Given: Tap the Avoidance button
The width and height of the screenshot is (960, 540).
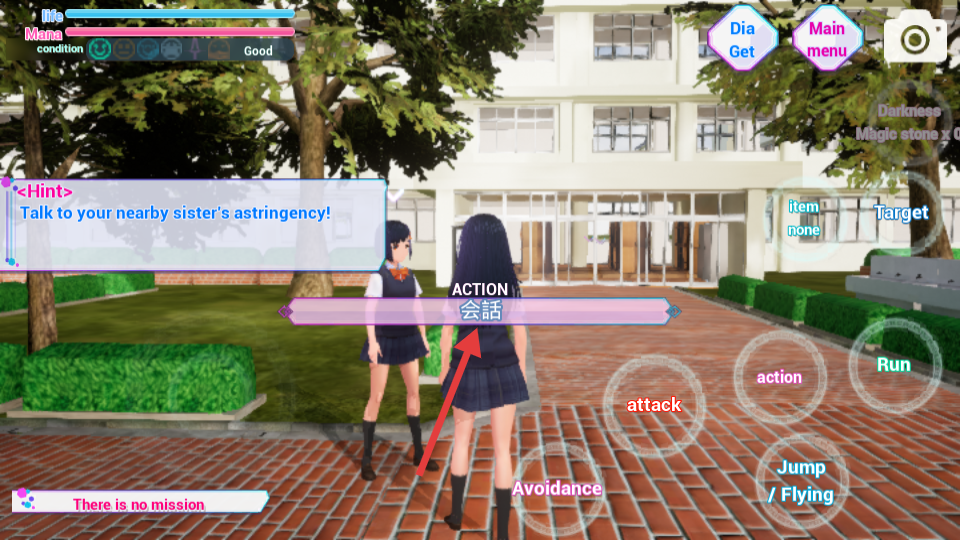Looking at the screenshot, I should click(x=557, y=488).
